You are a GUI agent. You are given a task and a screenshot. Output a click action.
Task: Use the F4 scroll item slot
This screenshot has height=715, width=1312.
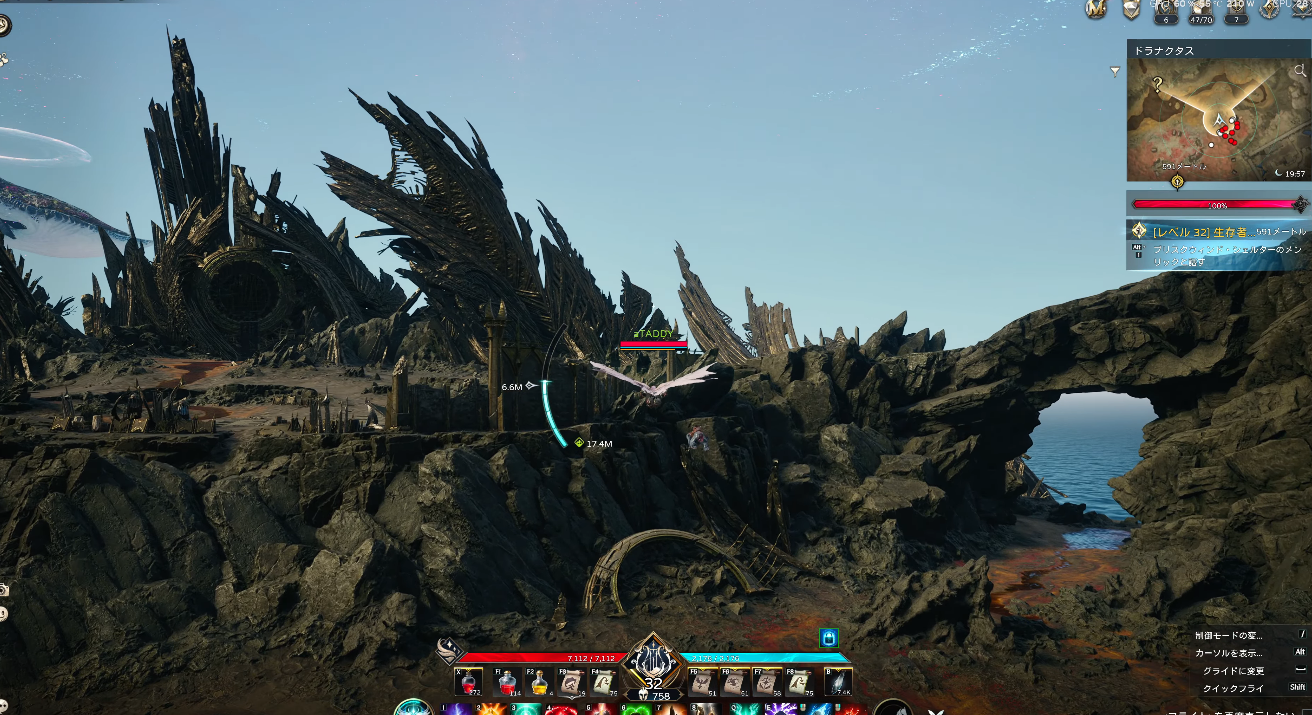604,682
